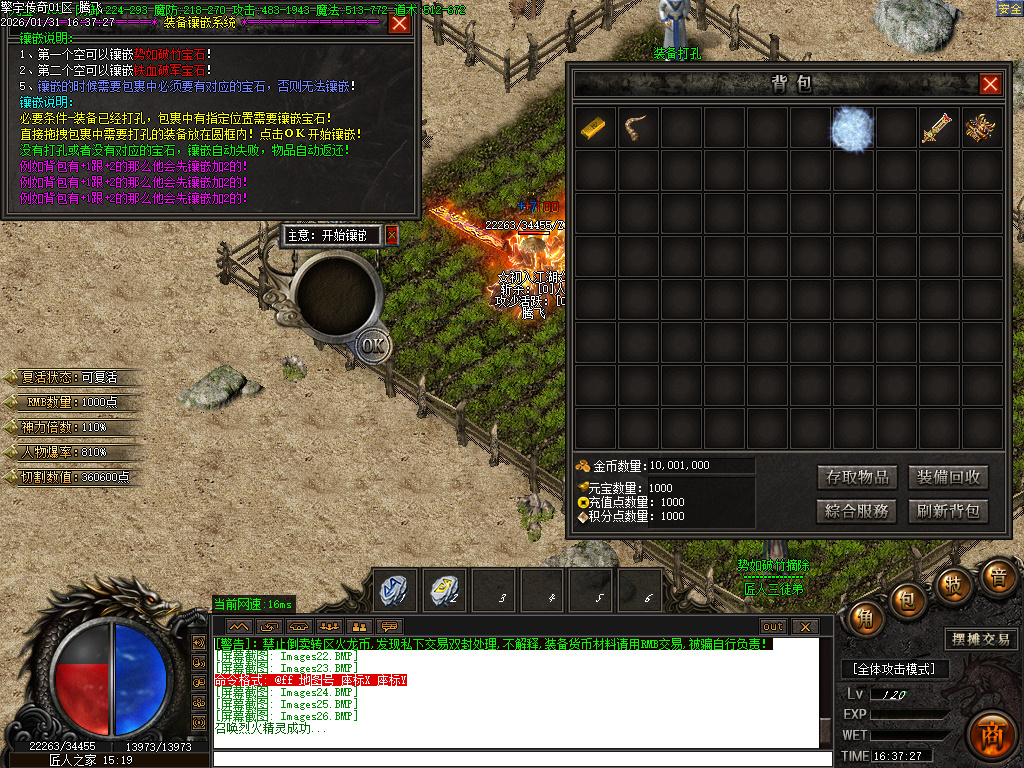Pick the glowing white orb item
The image size is (1024, 768).
pyautogui.click(x=853, y=128)
